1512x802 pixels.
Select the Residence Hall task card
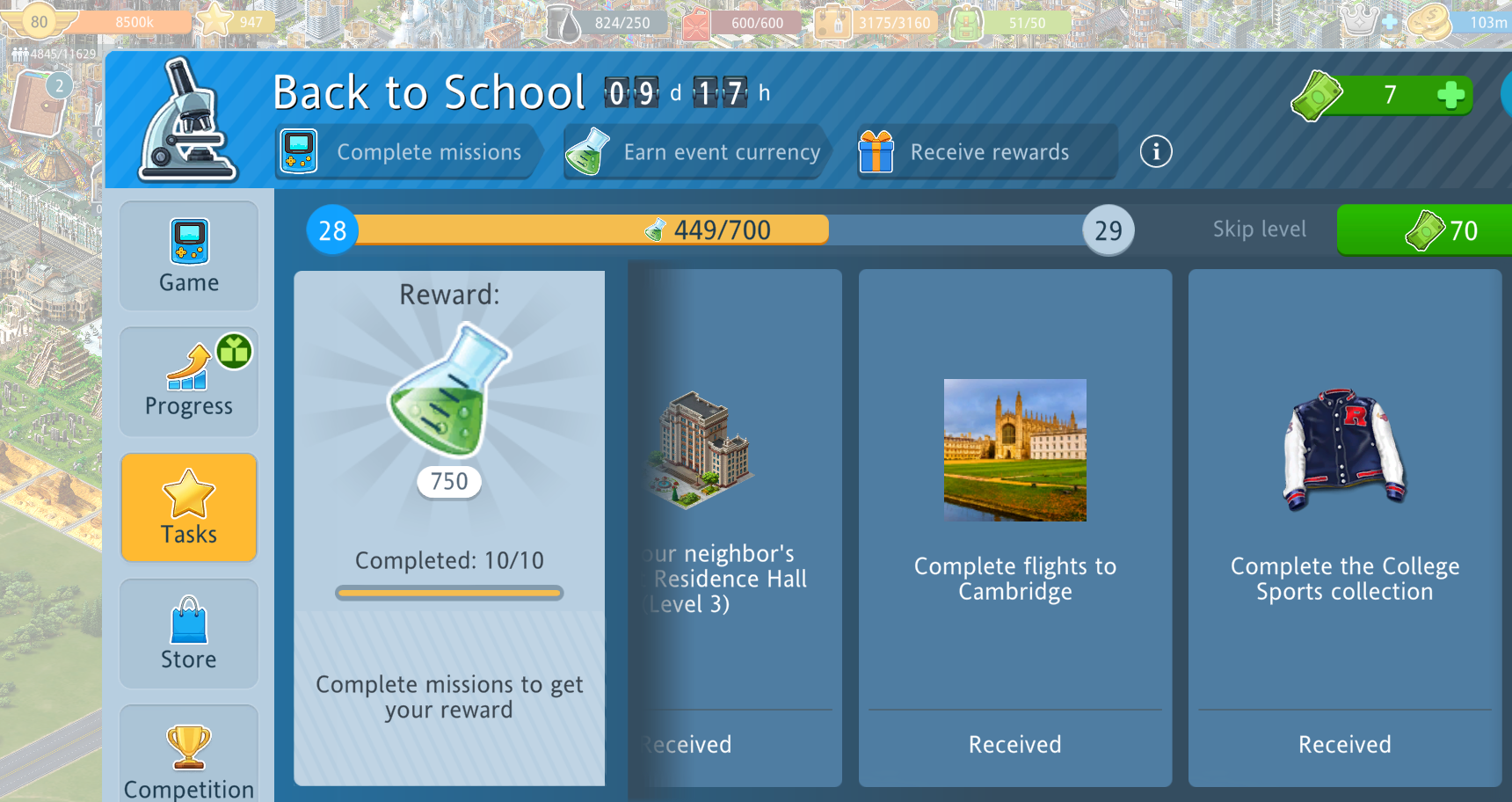pos(734,528)
